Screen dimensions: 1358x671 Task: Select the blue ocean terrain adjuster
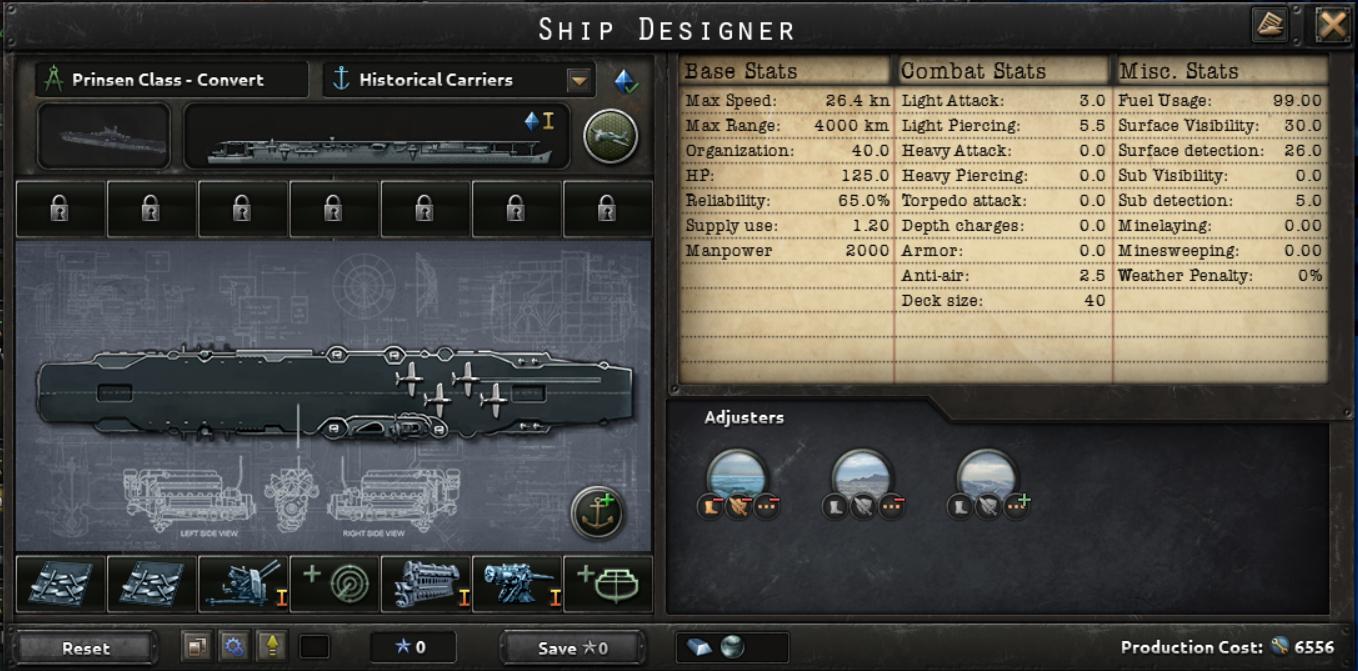point(737,475)
